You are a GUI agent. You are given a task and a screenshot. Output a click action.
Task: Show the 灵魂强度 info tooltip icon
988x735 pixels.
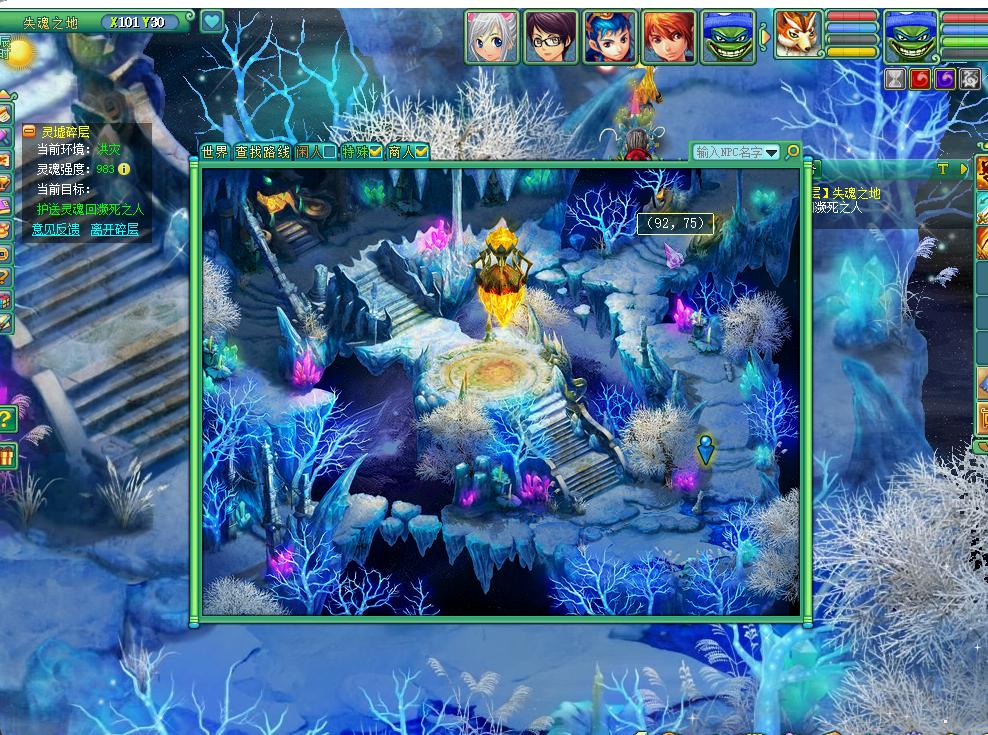click(124, 169)
